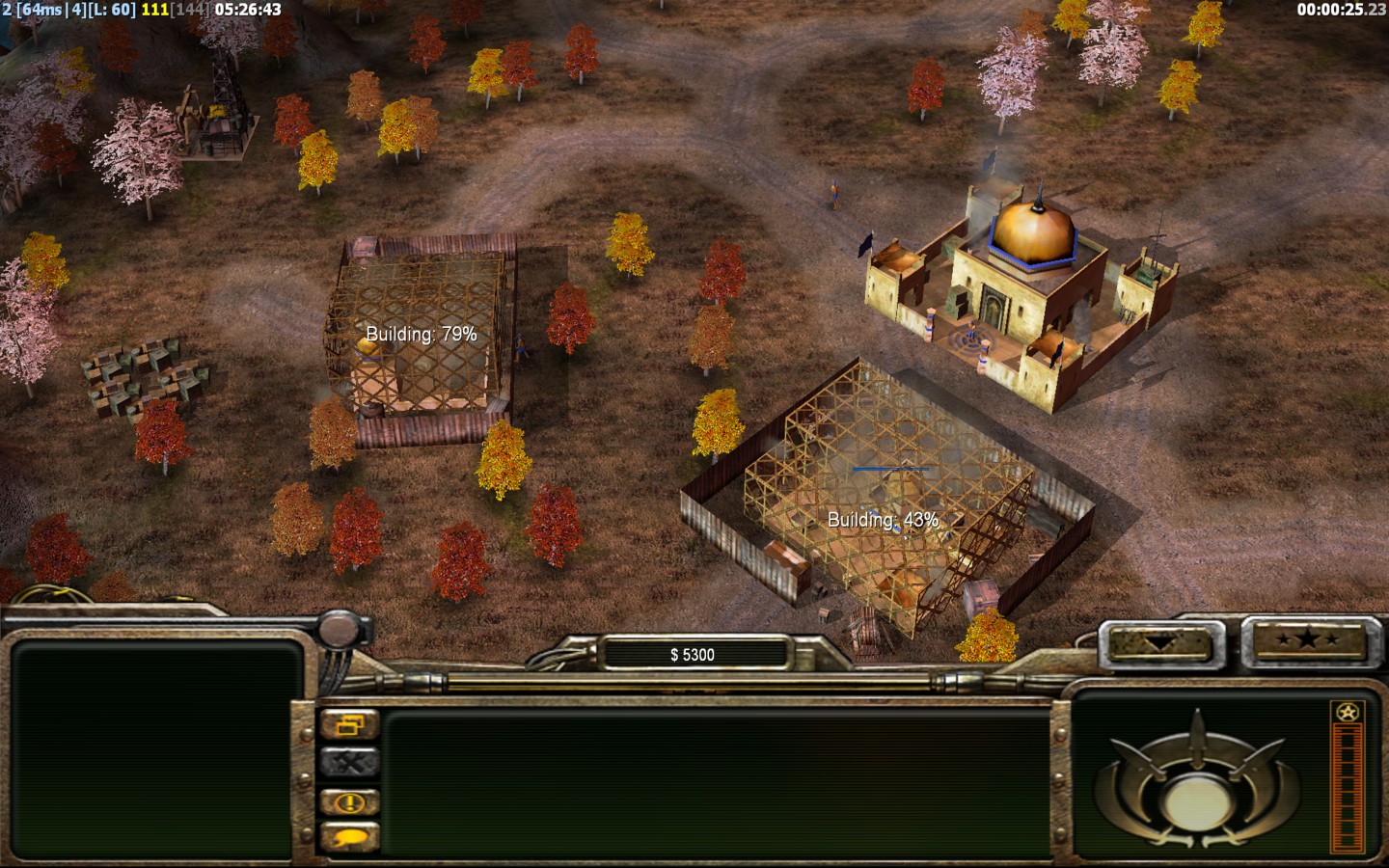Click the dark radar minimap panel
This screenshot has width=1389, height=868.
[x=152, y=749]
